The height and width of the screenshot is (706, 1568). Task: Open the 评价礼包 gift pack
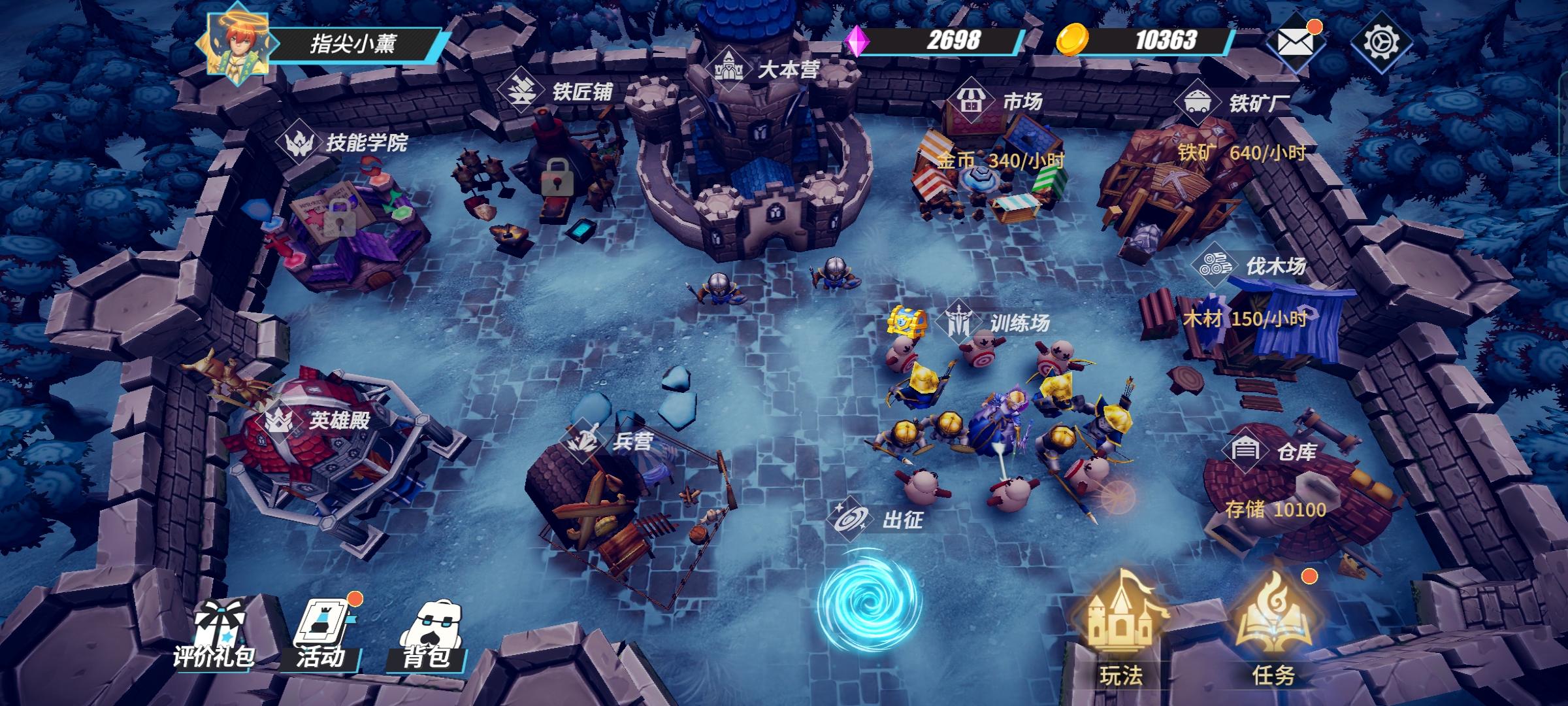pos(216,634)
